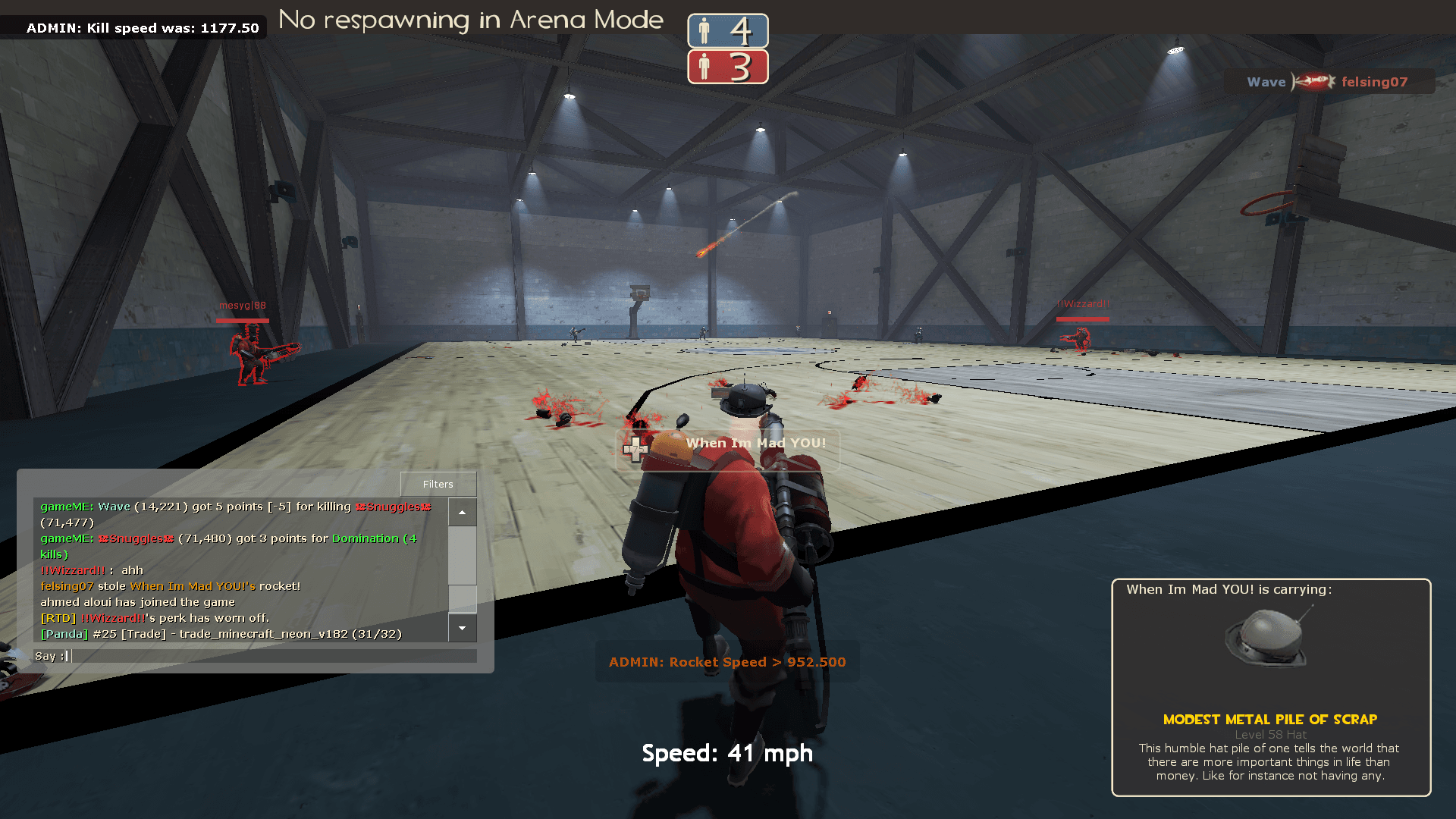Viewport: 1456px width, 819px height.
Task: Click the chat scroll up arrow
Action: pos(462,513)
